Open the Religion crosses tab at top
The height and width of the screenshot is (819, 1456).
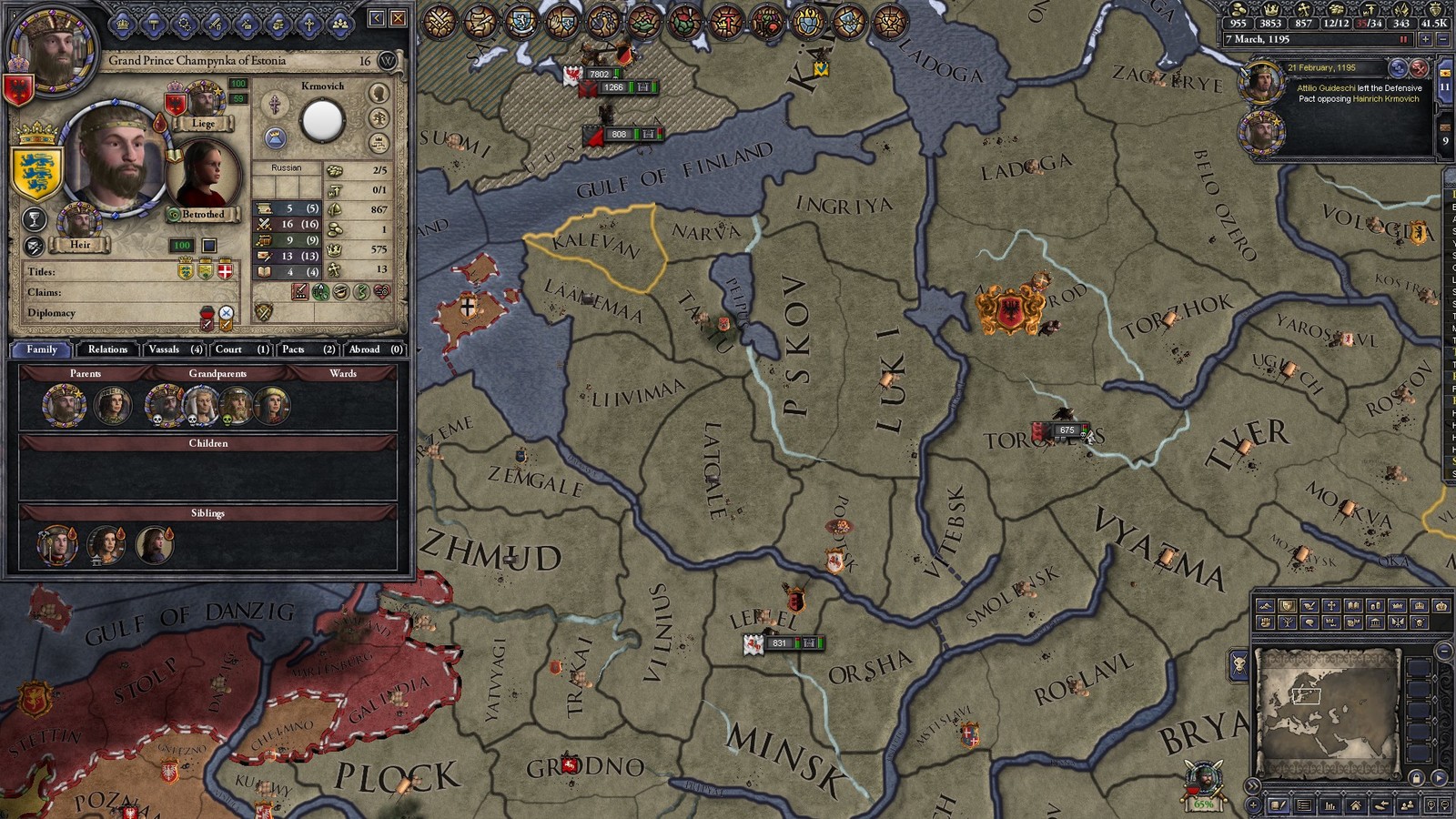pos(308,25)
